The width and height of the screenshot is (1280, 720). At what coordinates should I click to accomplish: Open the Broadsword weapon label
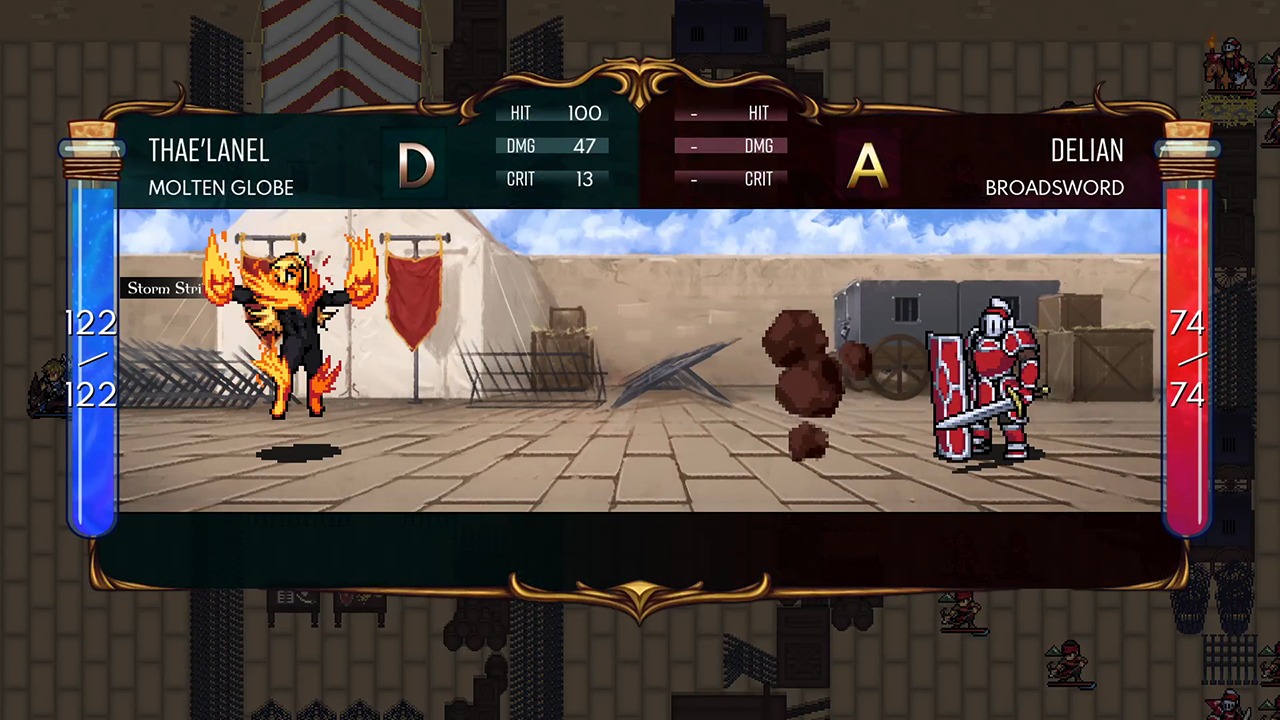pos(1054,188)
